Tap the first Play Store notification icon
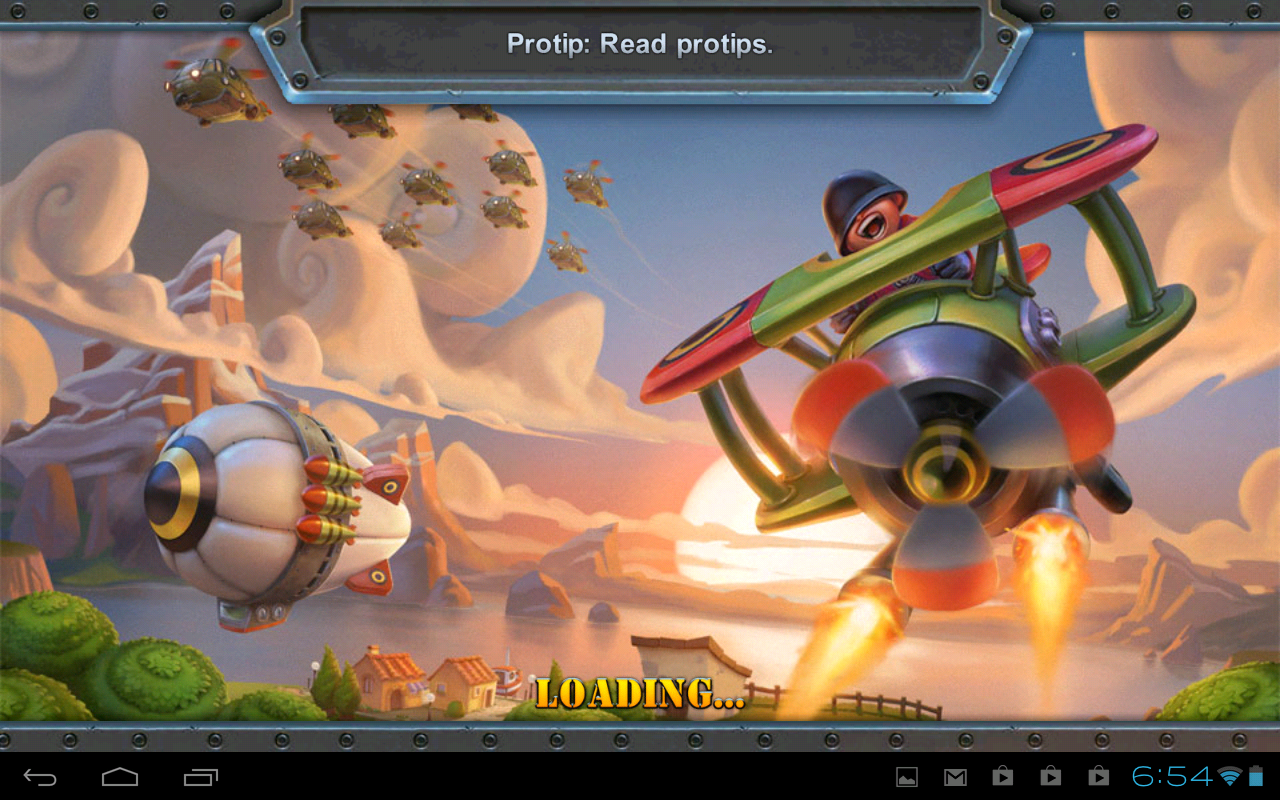 1002,776
